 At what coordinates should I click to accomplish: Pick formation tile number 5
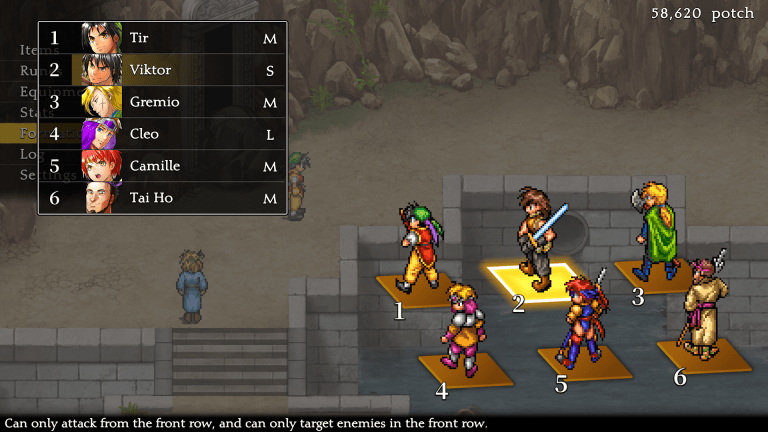point(585,362)
